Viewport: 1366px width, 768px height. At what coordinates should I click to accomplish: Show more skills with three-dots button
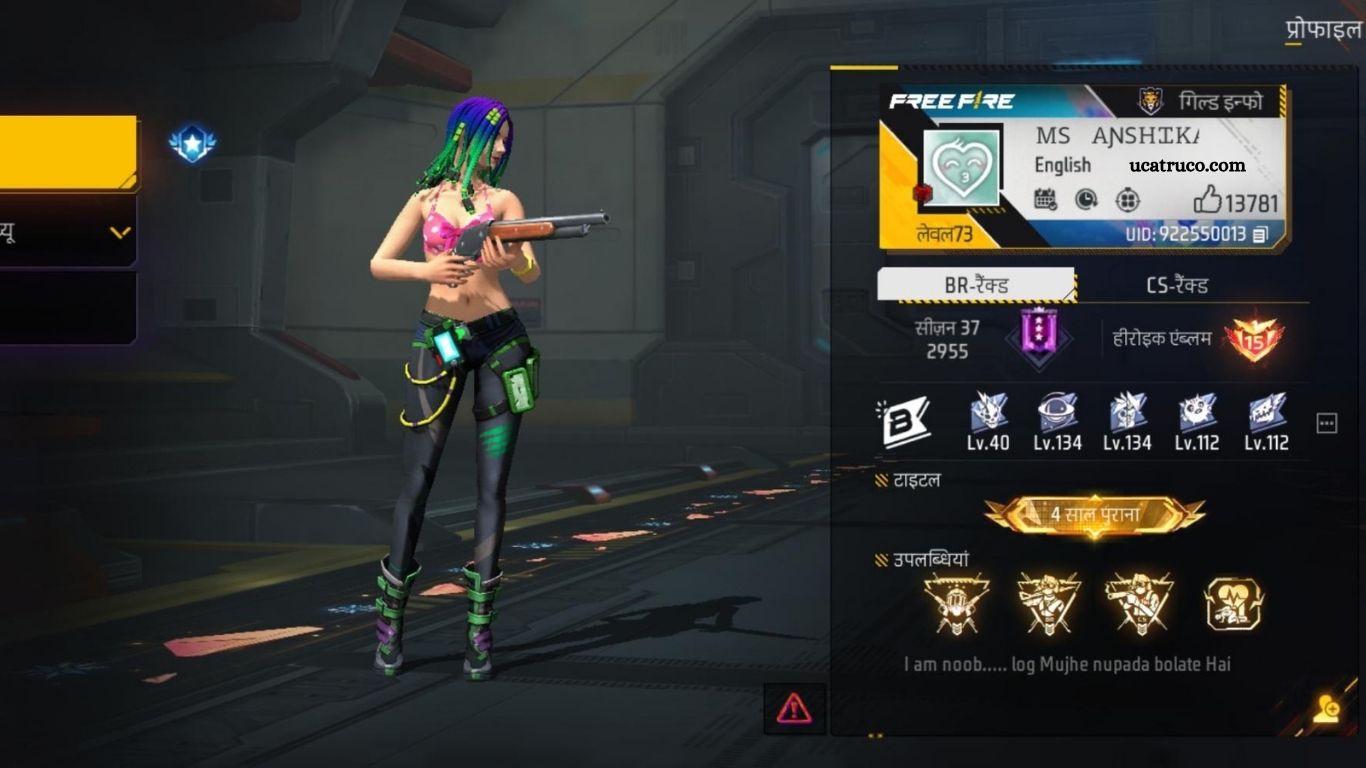tap(1327, 423)
